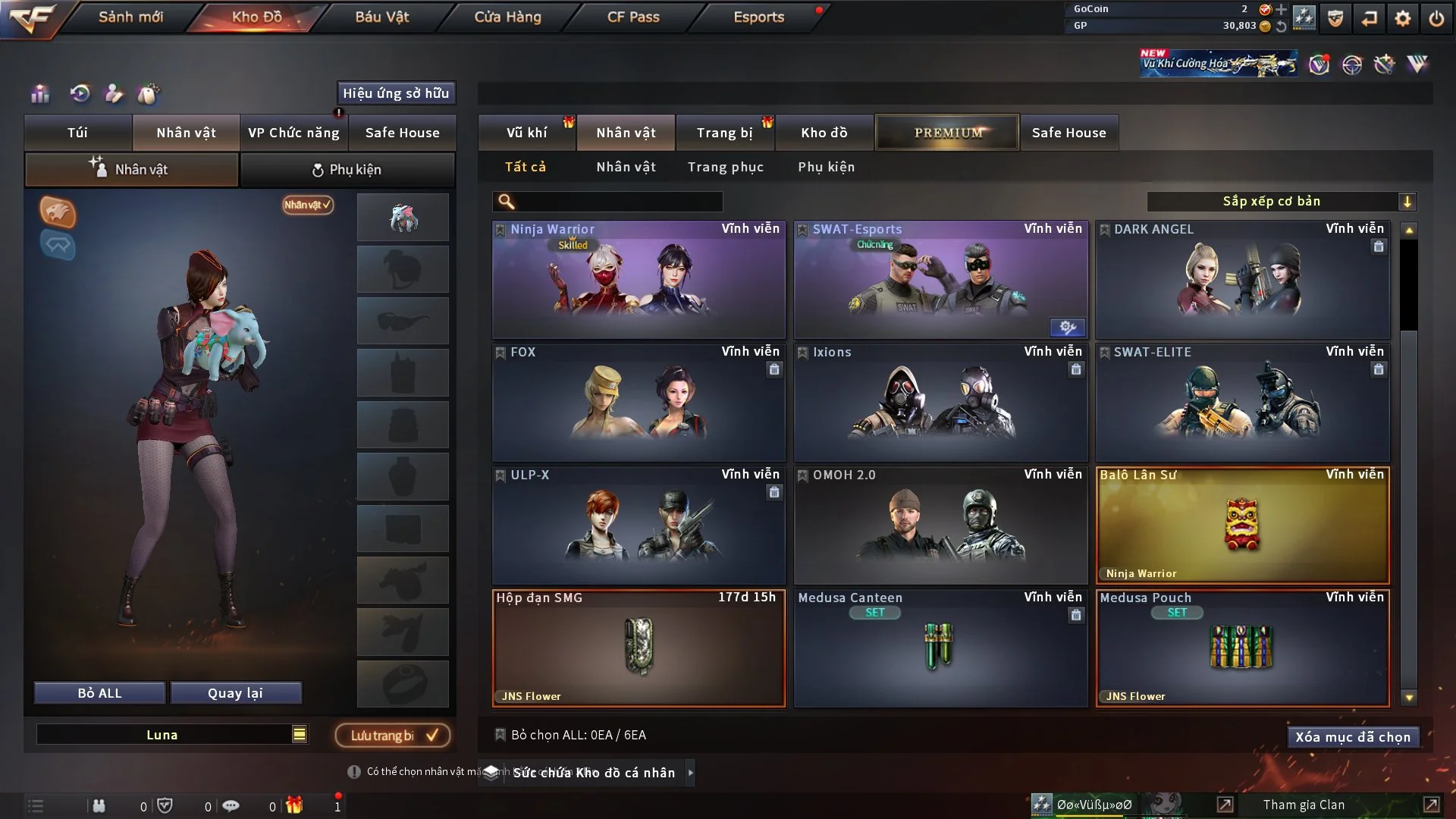1456x819 pixels.
Task: Open the Esports menu
Action: pyautogui.click(x=758, y=17)
